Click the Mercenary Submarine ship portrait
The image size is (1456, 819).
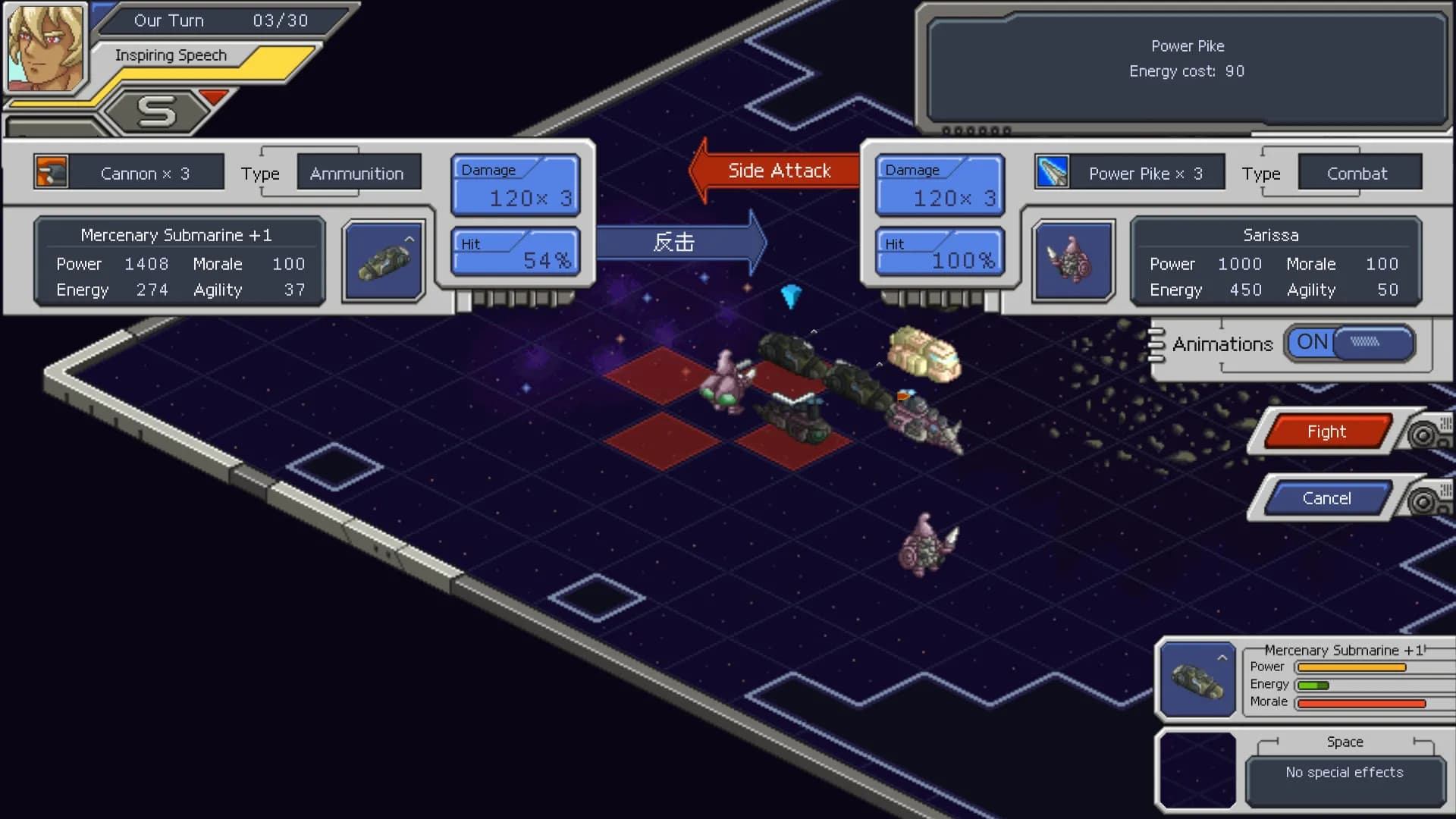[382, 262]
